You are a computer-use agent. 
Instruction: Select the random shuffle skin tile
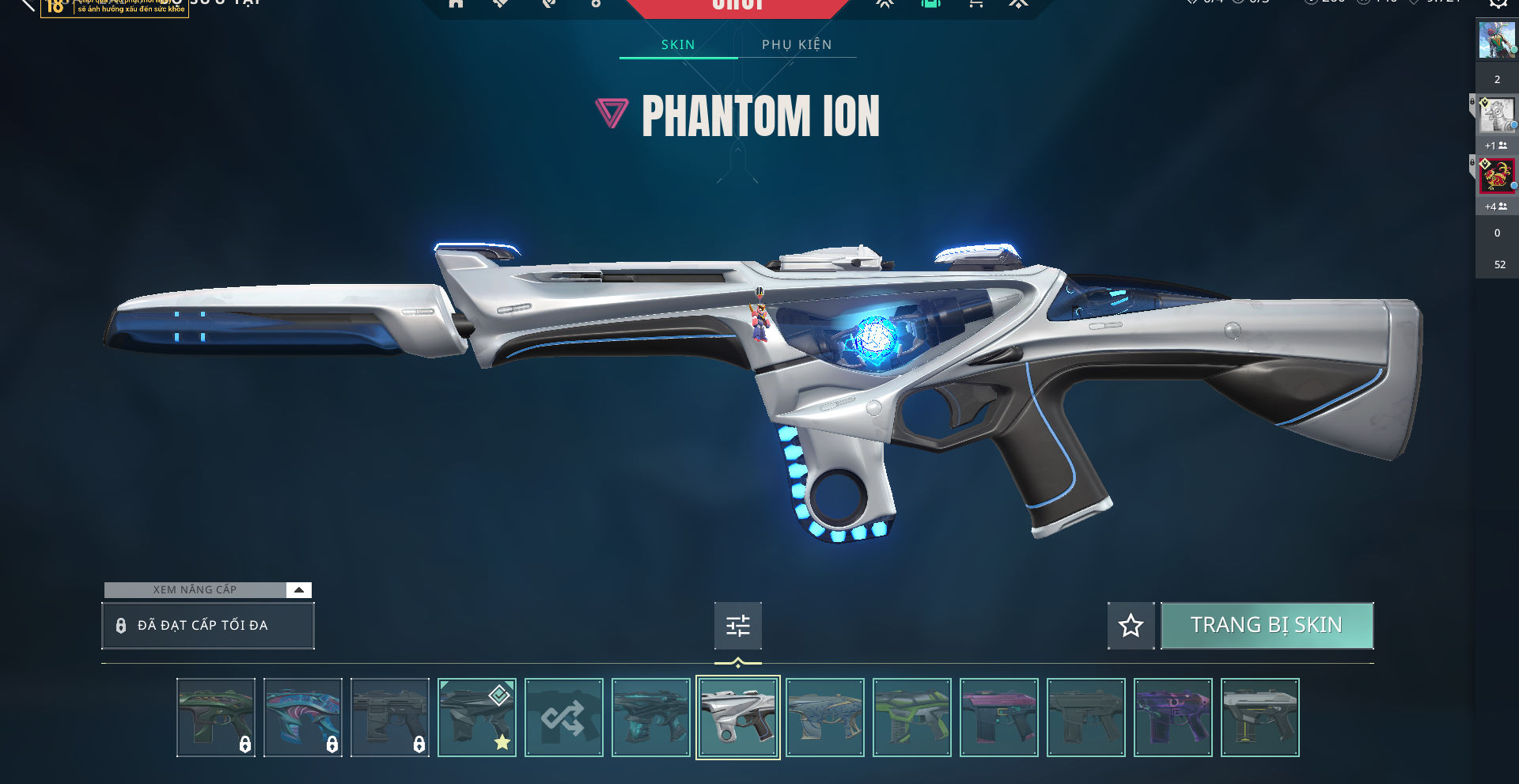click(564, 718)
